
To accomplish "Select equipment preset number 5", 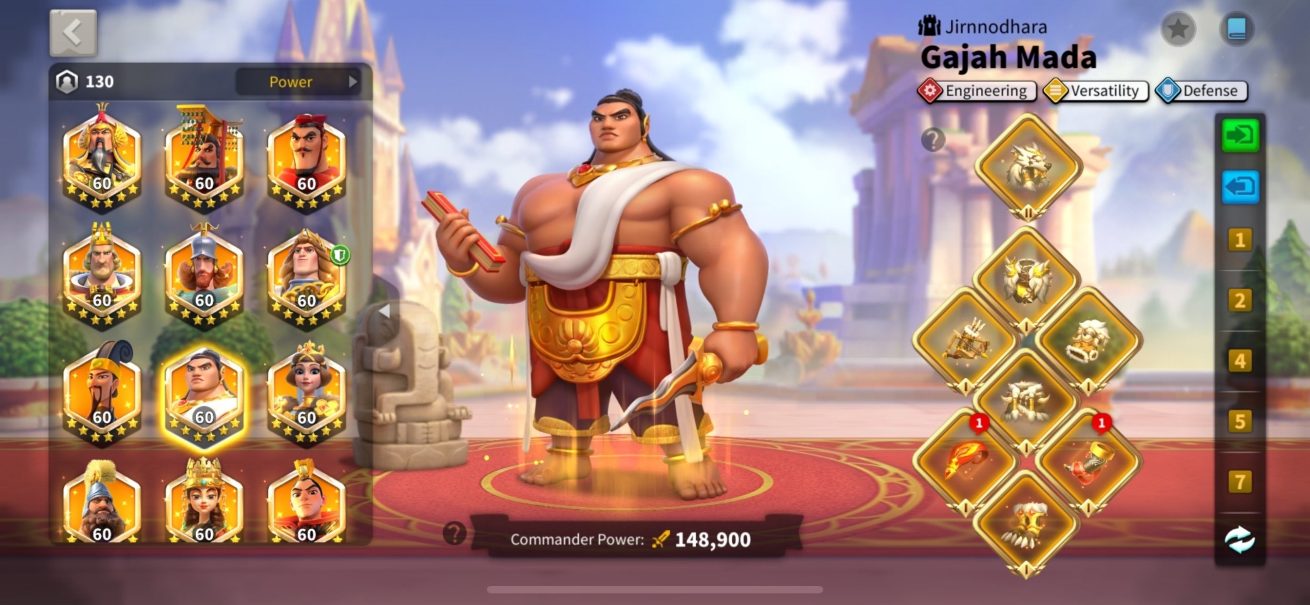I will pos(1240,421).
